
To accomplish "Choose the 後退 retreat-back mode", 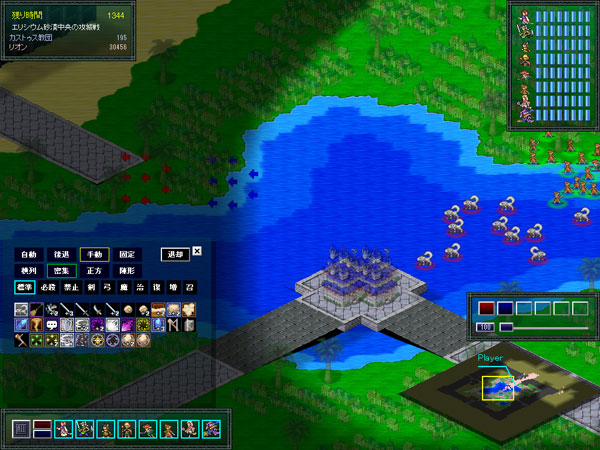I will click(62, 255).
